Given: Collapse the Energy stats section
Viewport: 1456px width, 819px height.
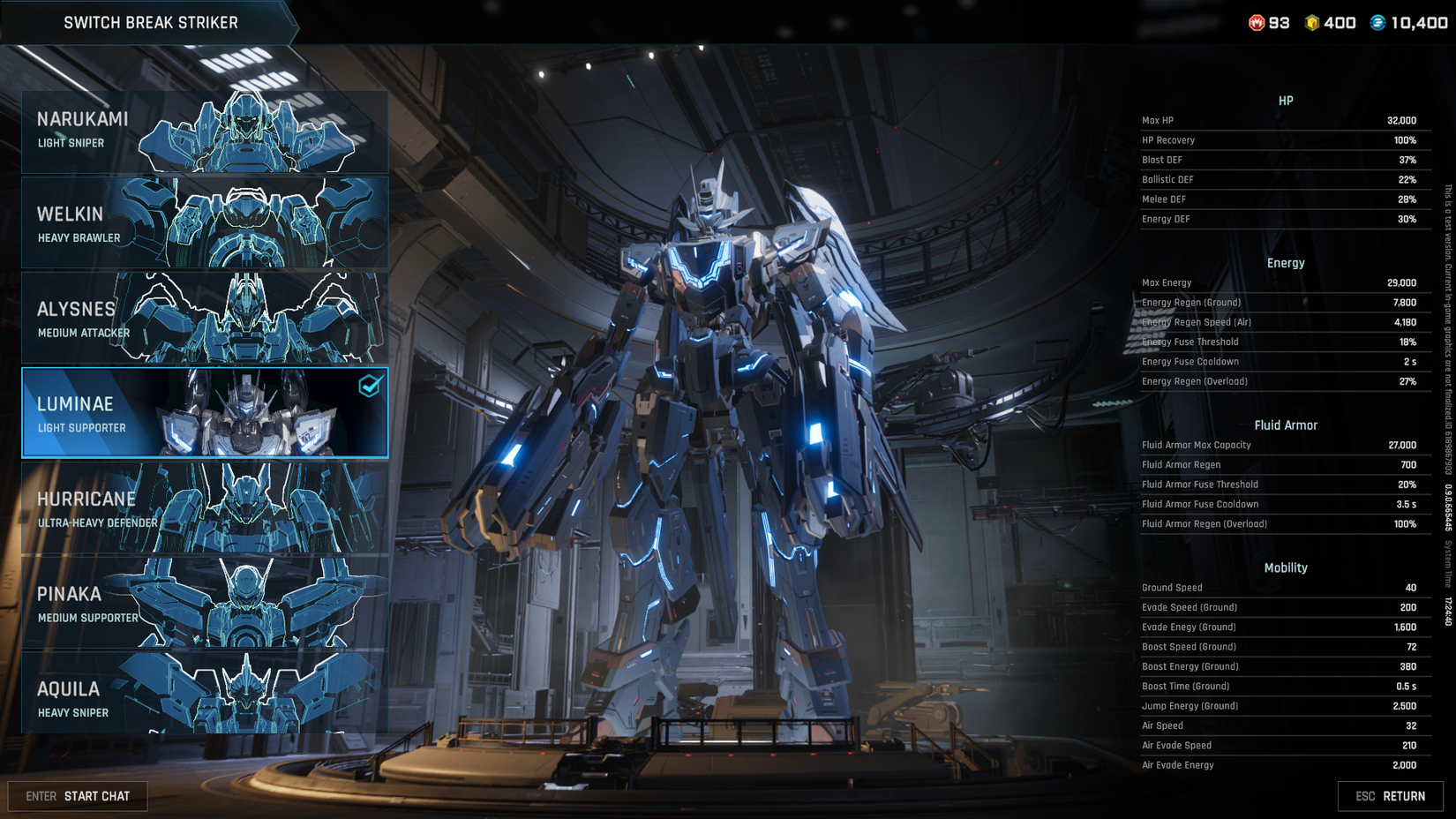Looking at the screenshot, I should (1286, 262).
